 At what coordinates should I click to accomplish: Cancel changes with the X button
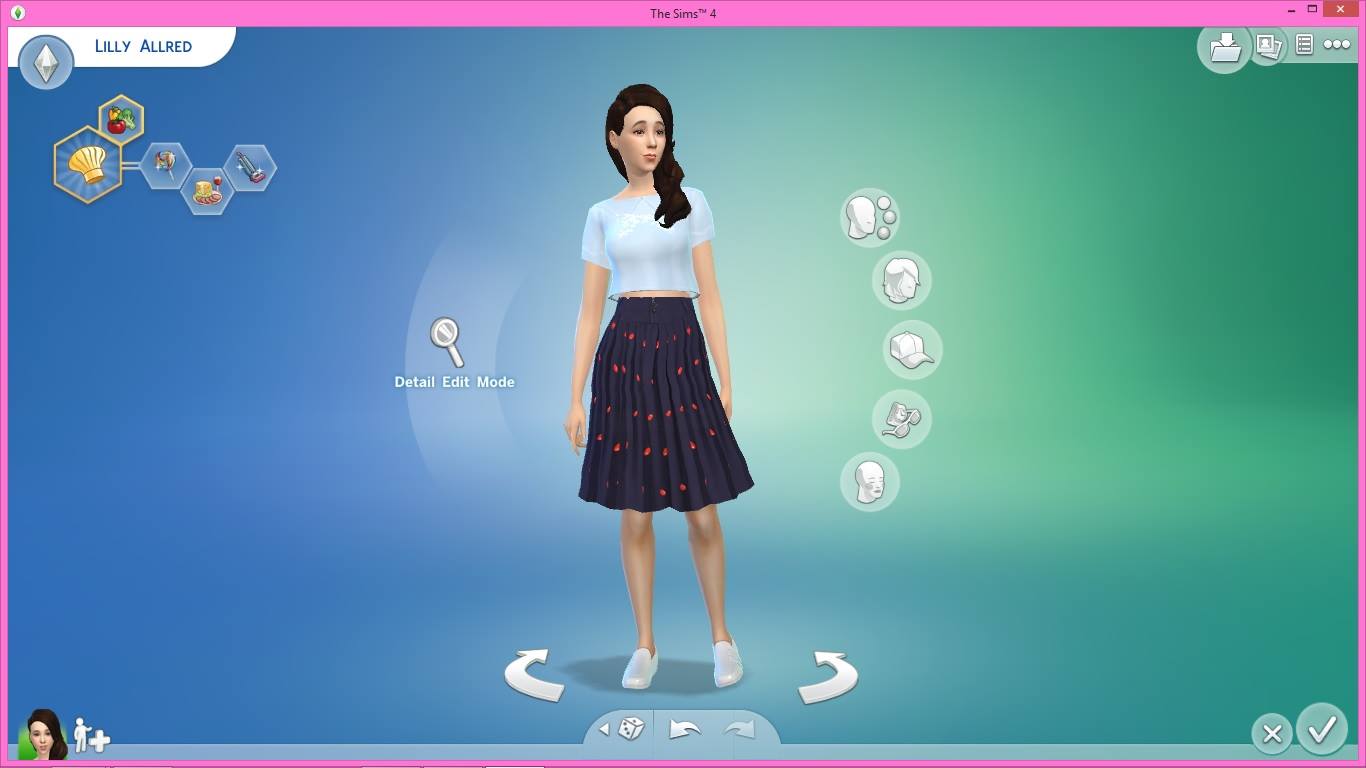click(1270, 733)
